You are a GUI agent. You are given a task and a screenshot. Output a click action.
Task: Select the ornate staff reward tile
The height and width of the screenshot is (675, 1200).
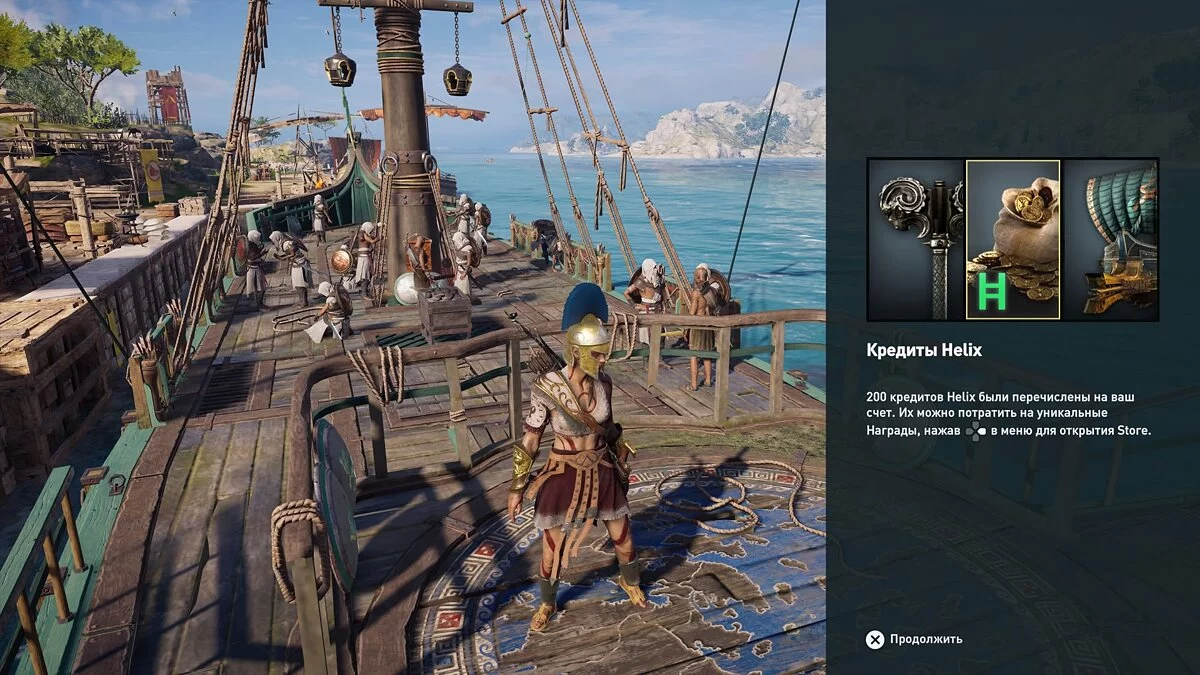pos(916,239)
